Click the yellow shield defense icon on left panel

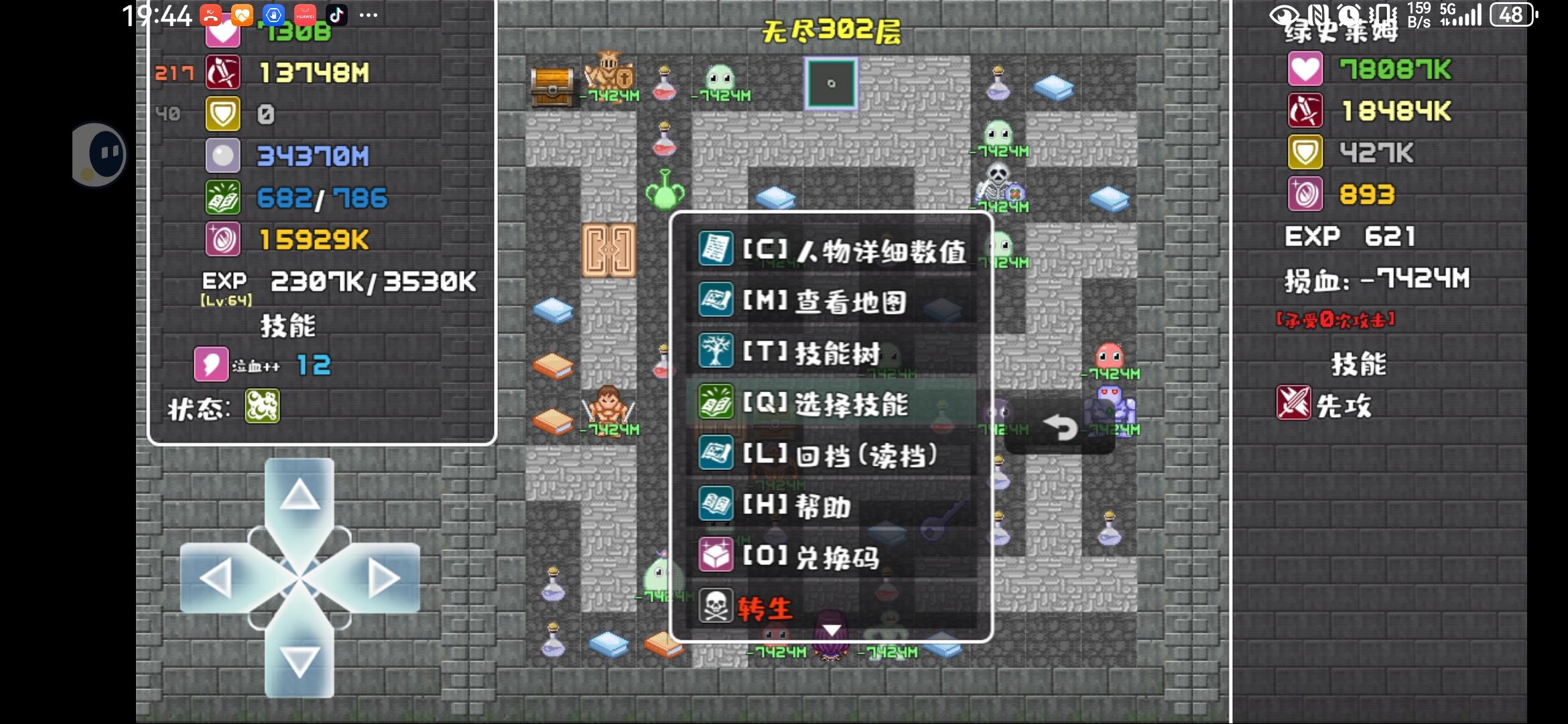point(224,113)
